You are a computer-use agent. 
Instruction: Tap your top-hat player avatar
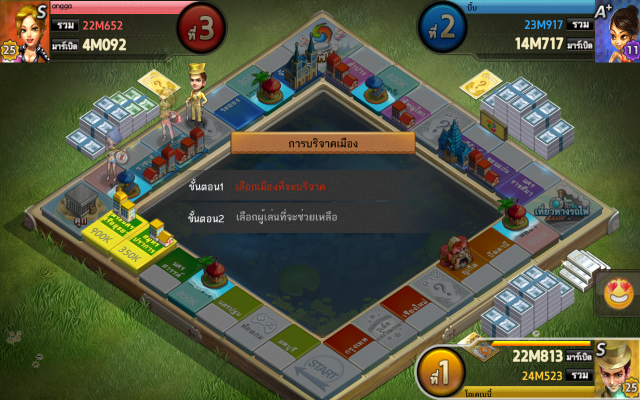pyautogui.click(x=615, y=368)
